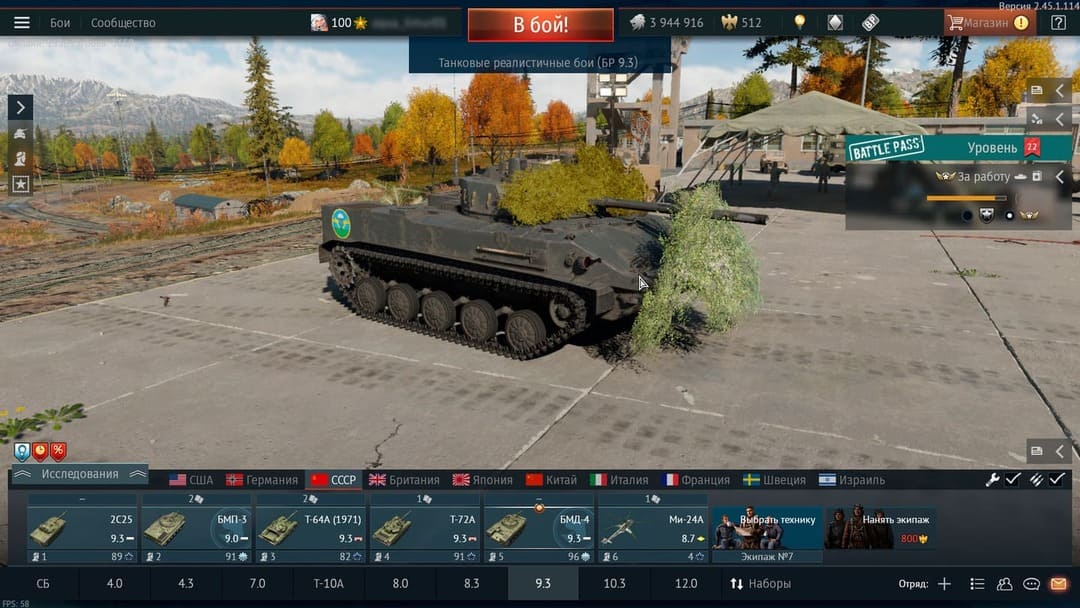Open the Сообщество menu
This screenshot has width=1080, height=608.
(x=123, y=23)
